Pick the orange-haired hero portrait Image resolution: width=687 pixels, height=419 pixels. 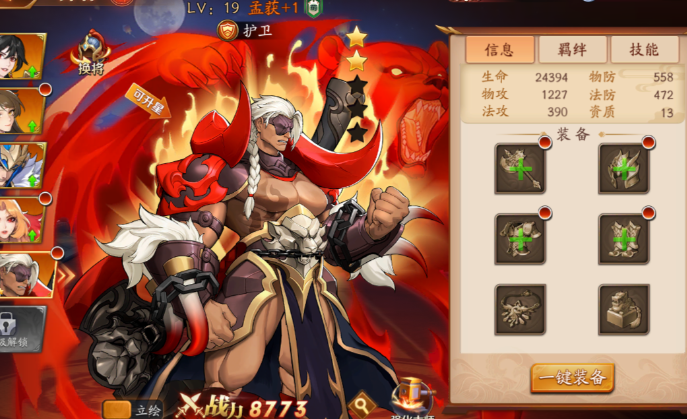[x=20, y=220]
